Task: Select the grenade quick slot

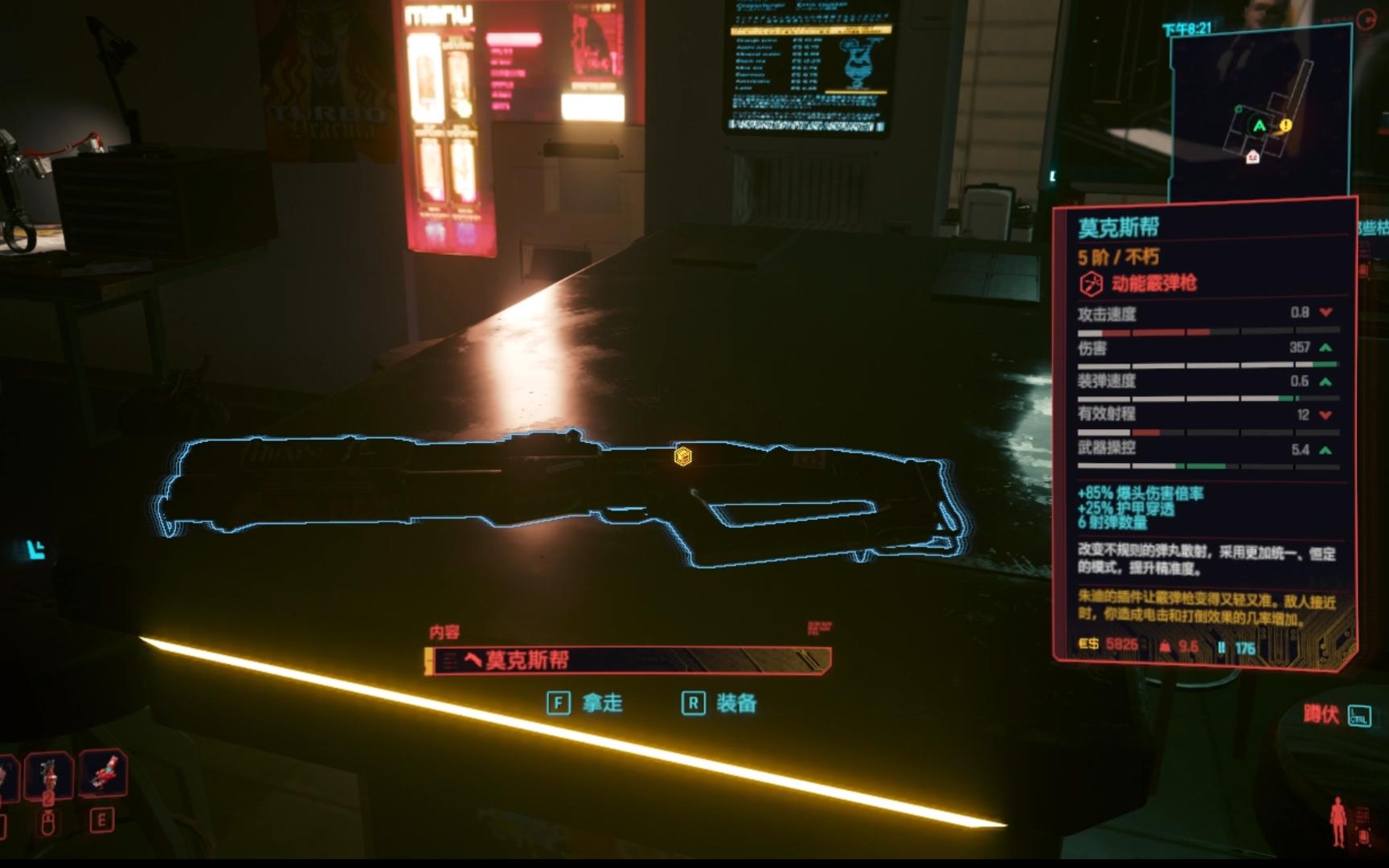Action: (x=48, y=776)
